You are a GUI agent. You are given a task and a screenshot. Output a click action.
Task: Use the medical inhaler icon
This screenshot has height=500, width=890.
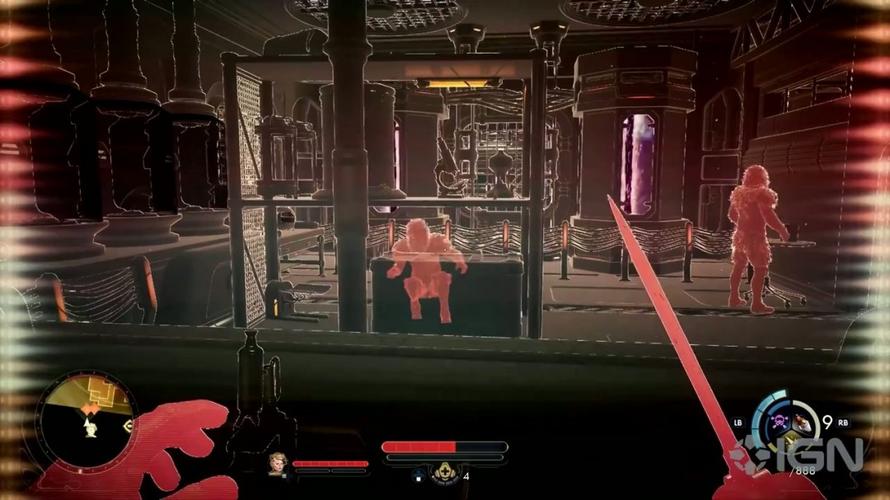pyautogui.click(x=443, y=473)
